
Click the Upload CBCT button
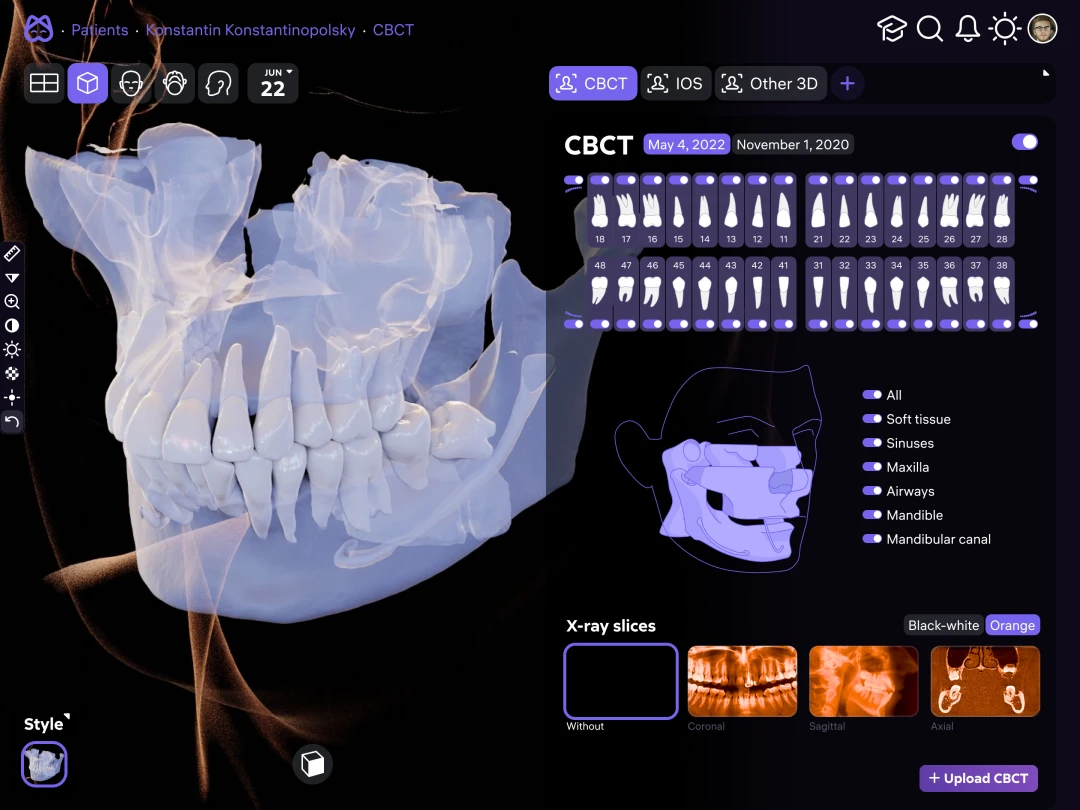click(978, 778)
